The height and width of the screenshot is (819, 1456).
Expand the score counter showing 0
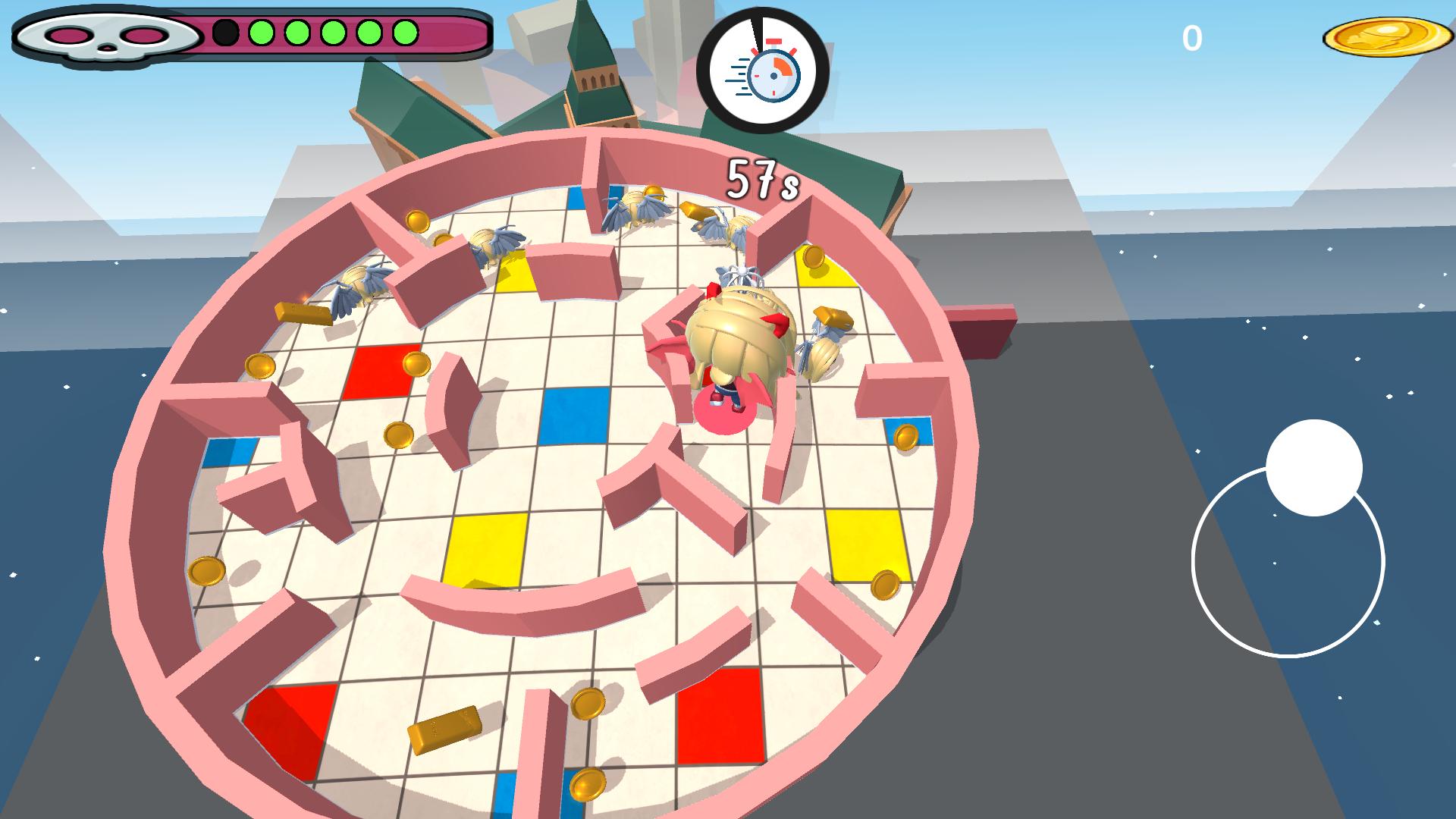click(1193, 36)
